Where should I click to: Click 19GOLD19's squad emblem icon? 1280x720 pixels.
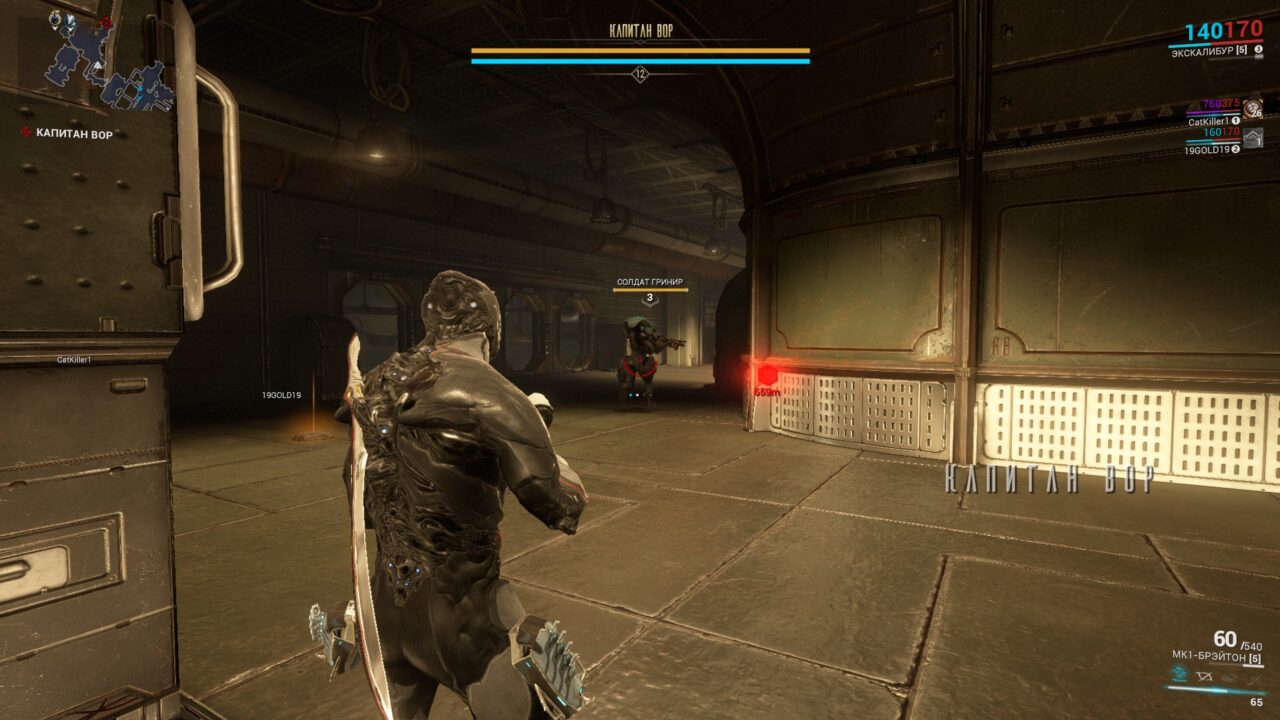(x=1255, y=138)
